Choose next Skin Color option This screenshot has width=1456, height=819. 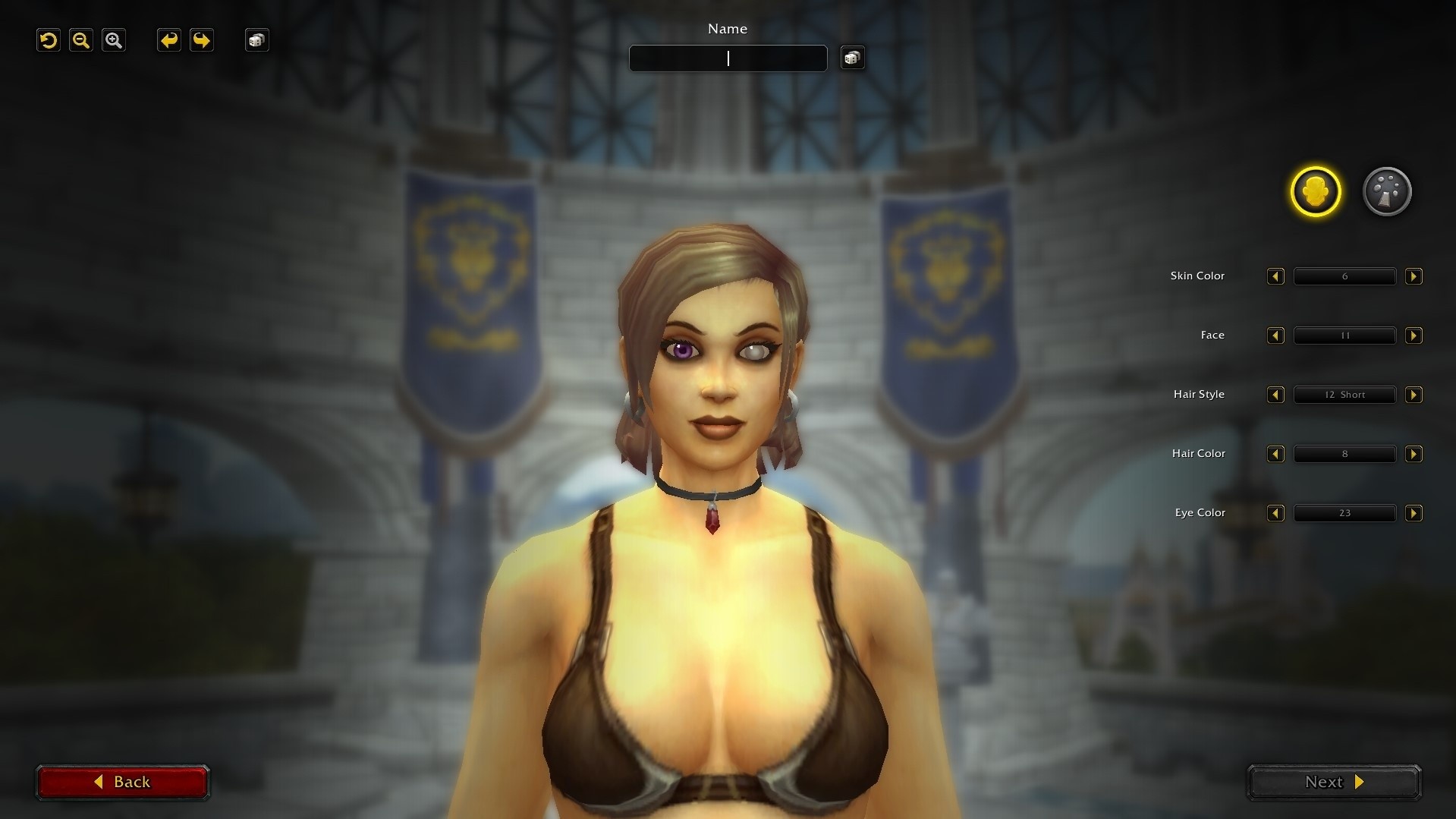[1414, 276]
